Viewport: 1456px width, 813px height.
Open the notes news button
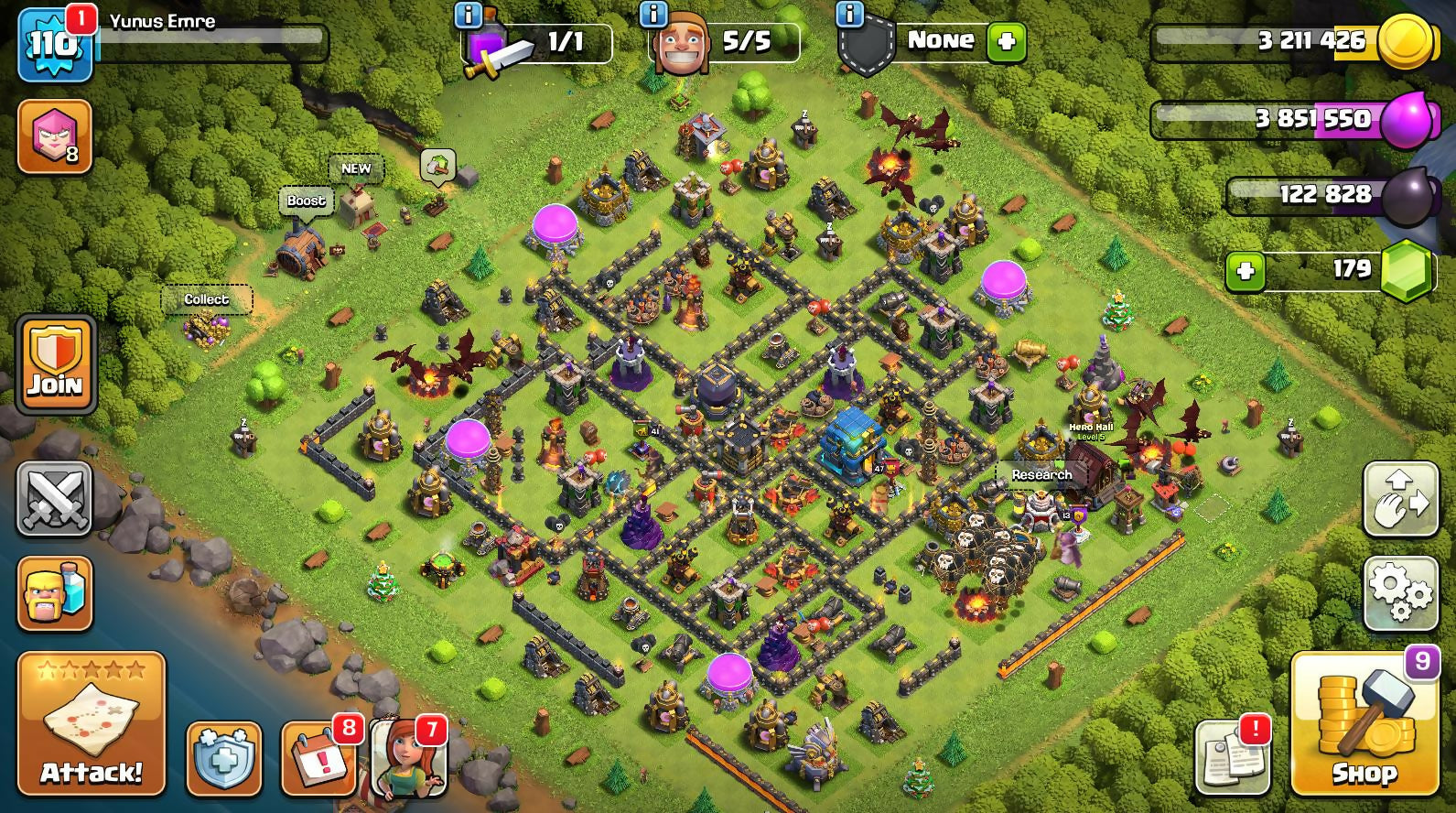pos(1232,759)
